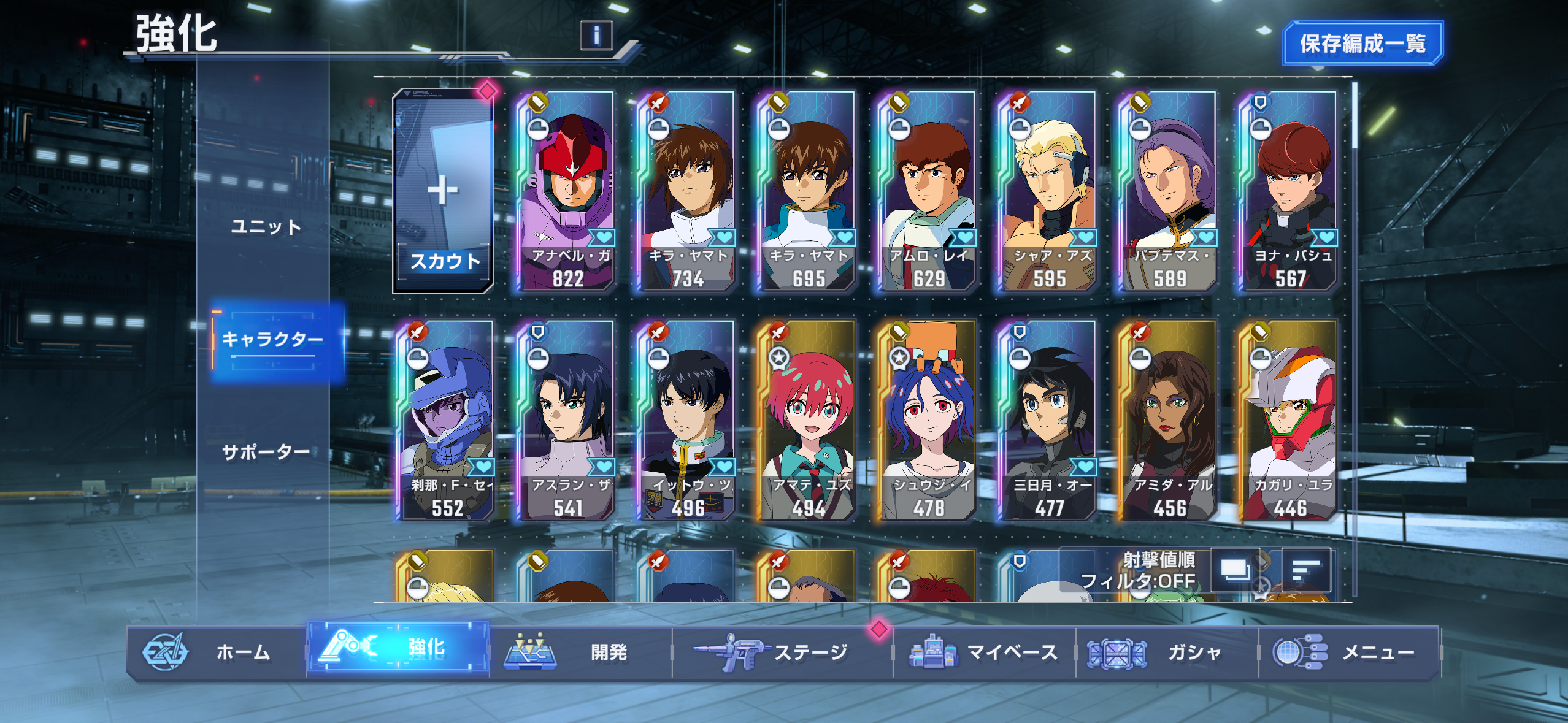1568x723 pixels.
Task: Switch to the ユニット tab
Action: [266, 226]
